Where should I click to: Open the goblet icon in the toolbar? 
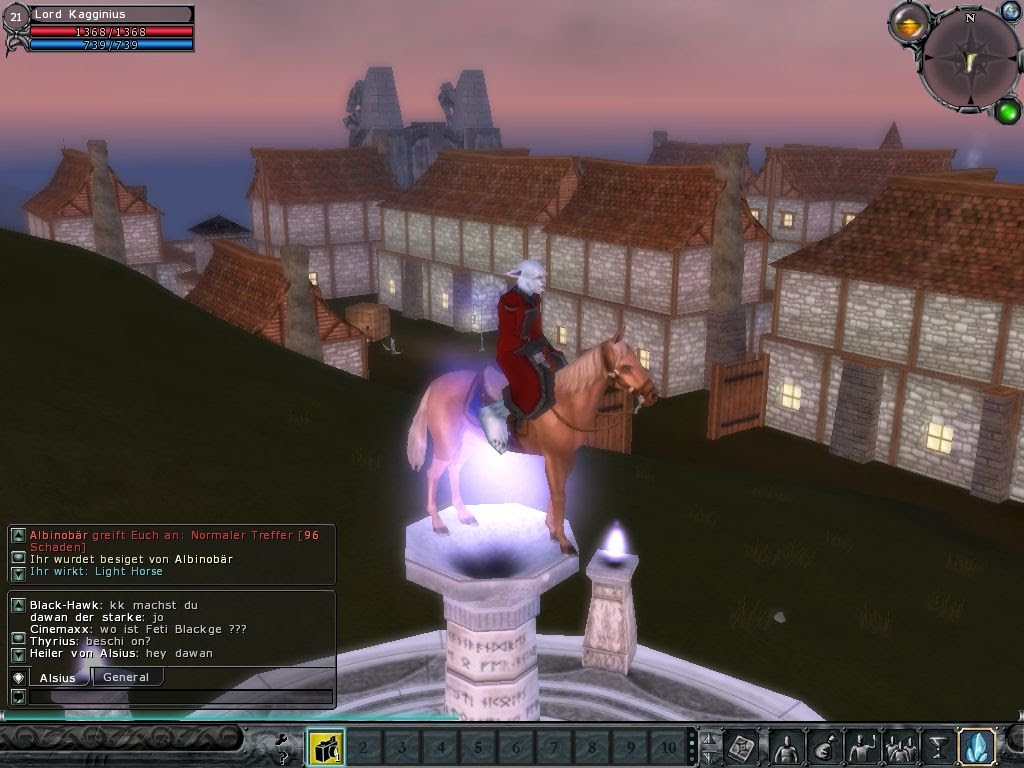point(937,746)
